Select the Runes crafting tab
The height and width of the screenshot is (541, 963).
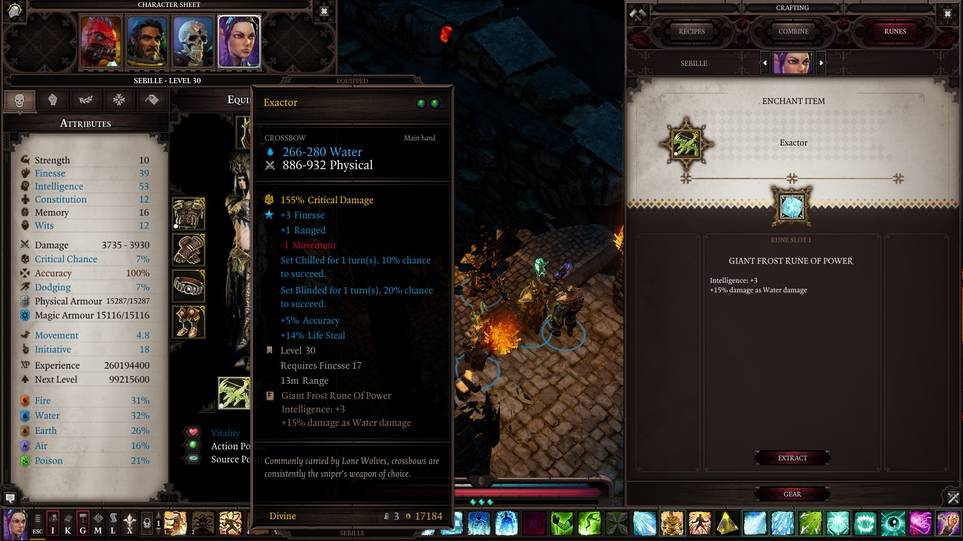[x=894, y=31]
